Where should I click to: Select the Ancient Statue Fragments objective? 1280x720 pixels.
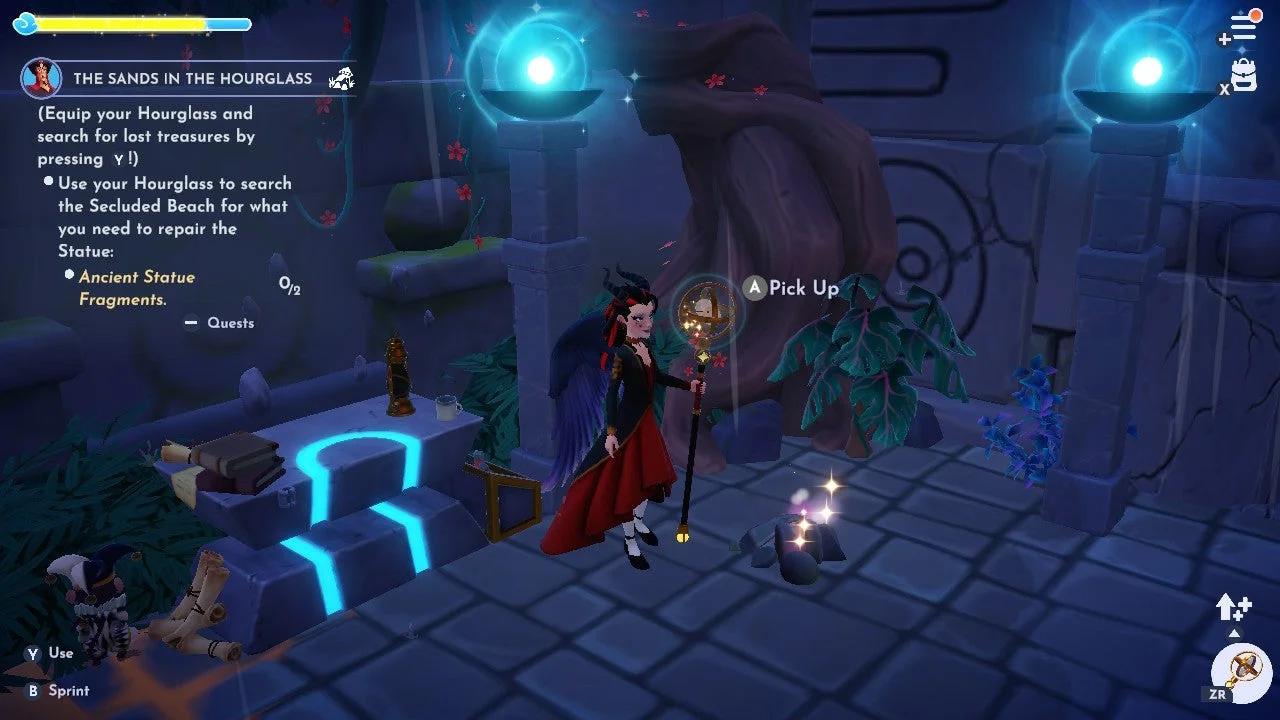pos(137,288)
